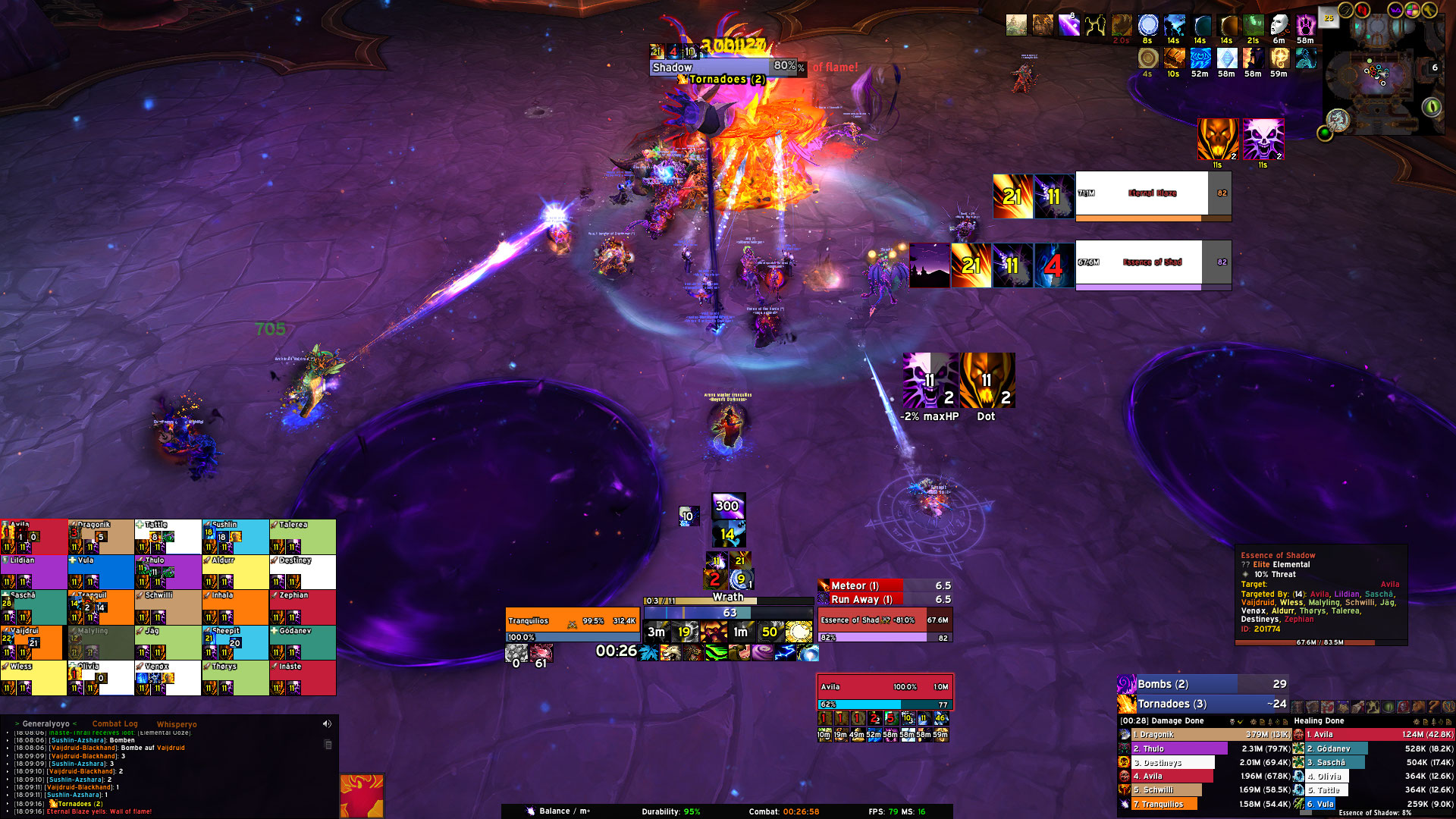
Task: Click the Balance specialization text in the bottom bar
Action: pyautogui.click(x=554, y=811)
